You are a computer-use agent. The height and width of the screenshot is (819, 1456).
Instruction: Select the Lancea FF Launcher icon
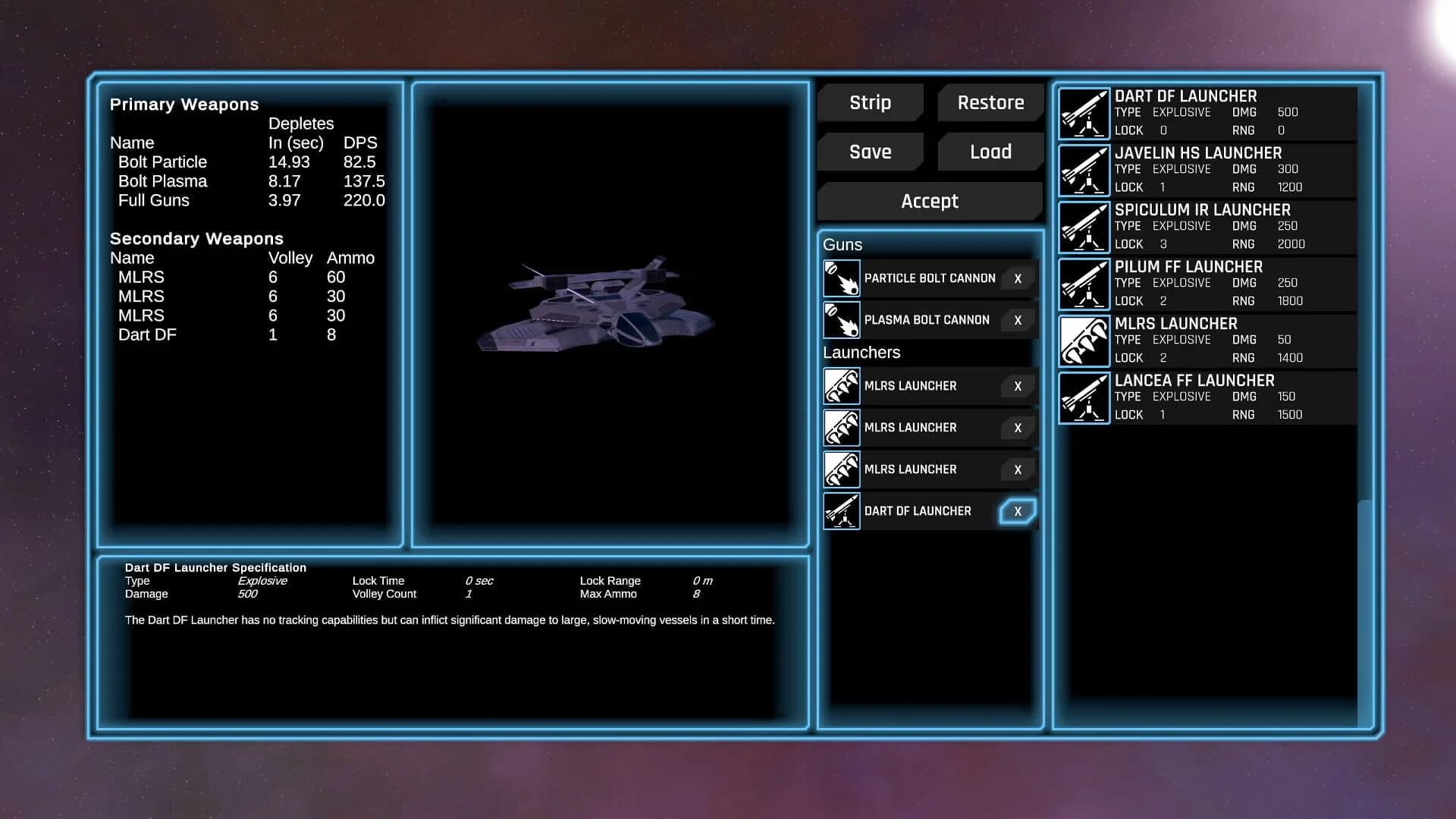tap(1083, 397)
